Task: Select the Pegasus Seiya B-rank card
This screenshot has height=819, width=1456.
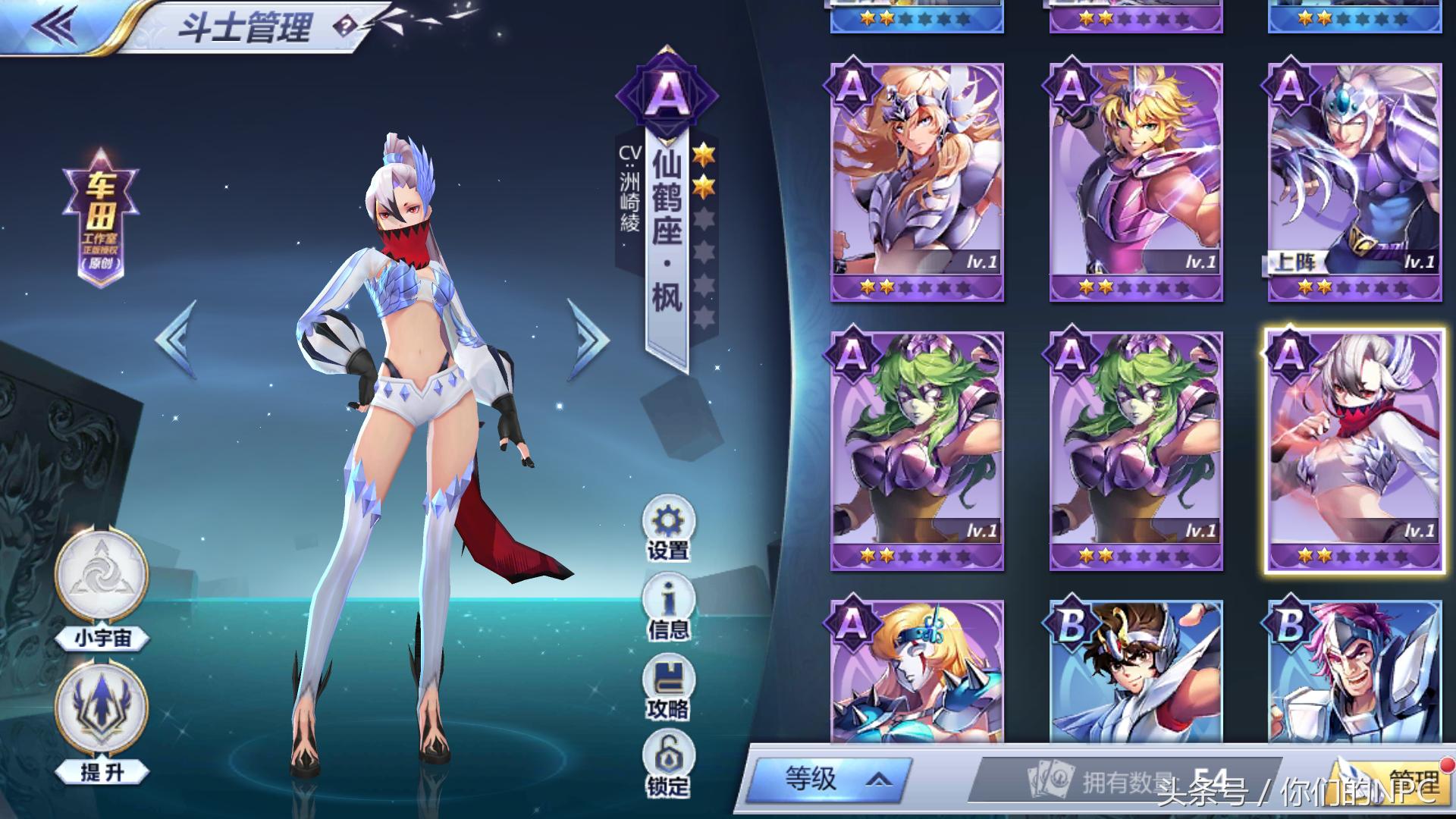Action: pyautogui.click(x=1135, y=671)
